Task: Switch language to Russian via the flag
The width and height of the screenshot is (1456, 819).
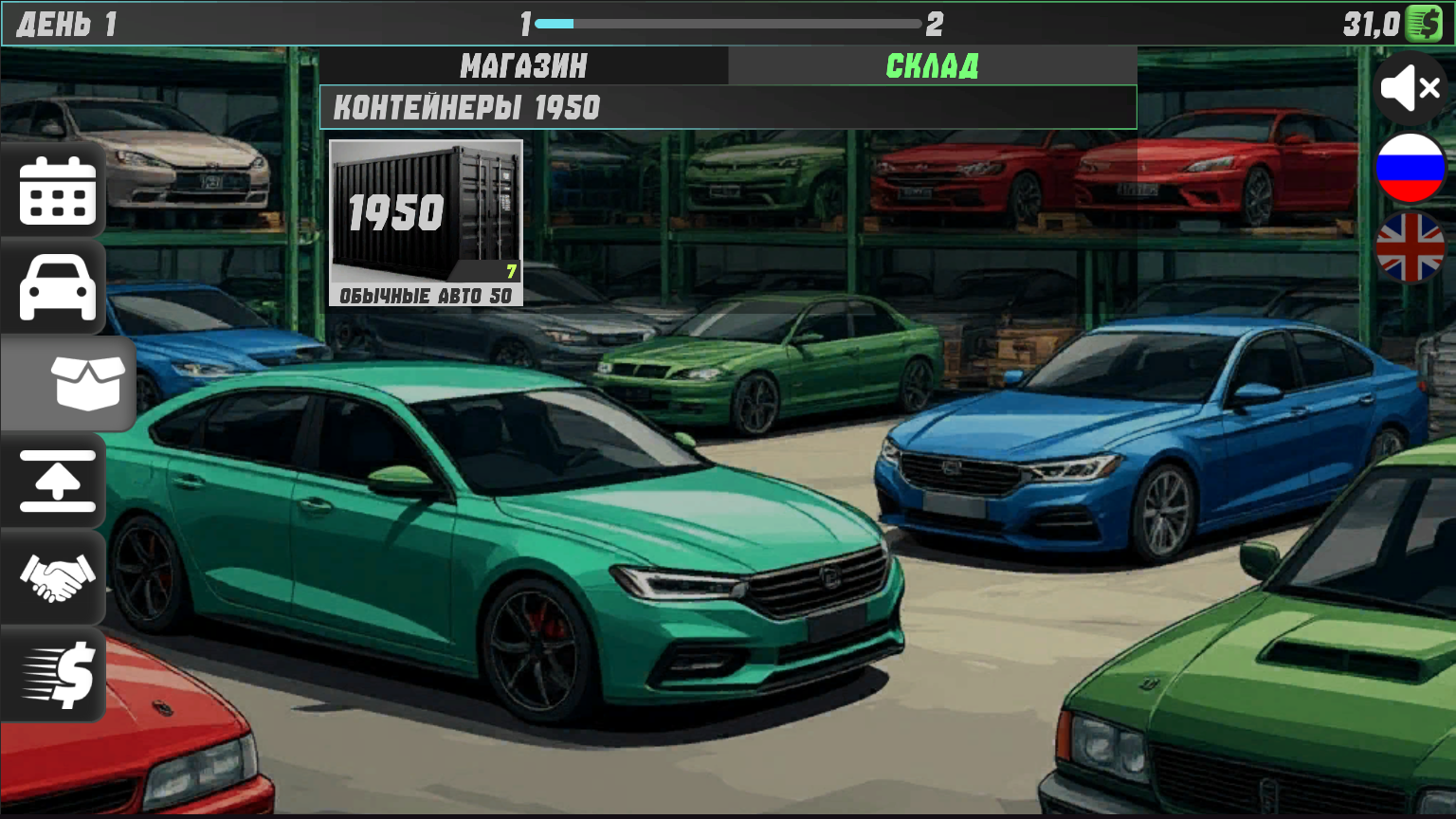Action: click(1410, 169)
